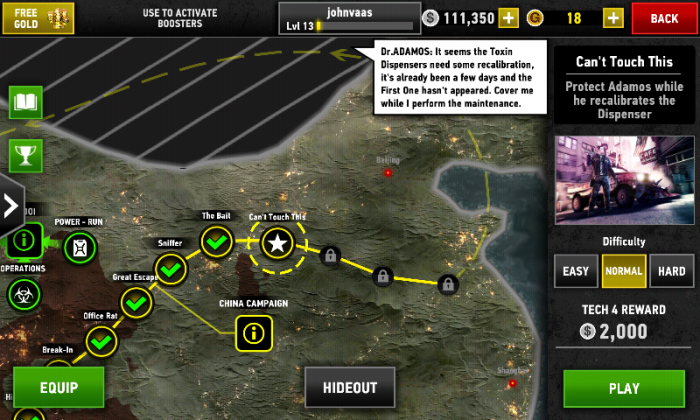Open the trophy achievements icon
This screenshot has height=420, width=700.
(x=24, y=153)
